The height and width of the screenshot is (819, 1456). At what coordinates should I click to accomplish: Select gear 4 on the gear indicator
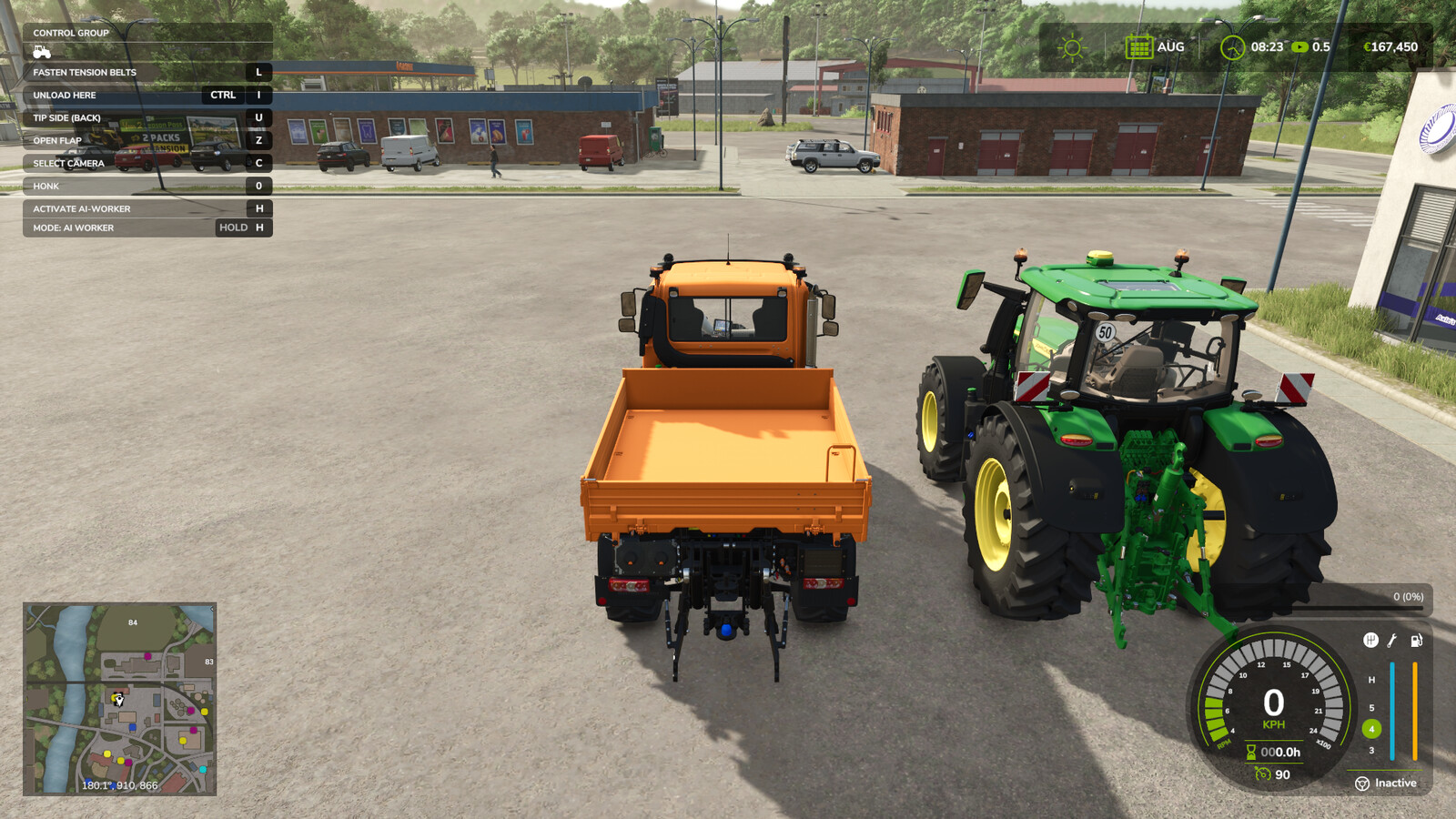point(1373,728)
